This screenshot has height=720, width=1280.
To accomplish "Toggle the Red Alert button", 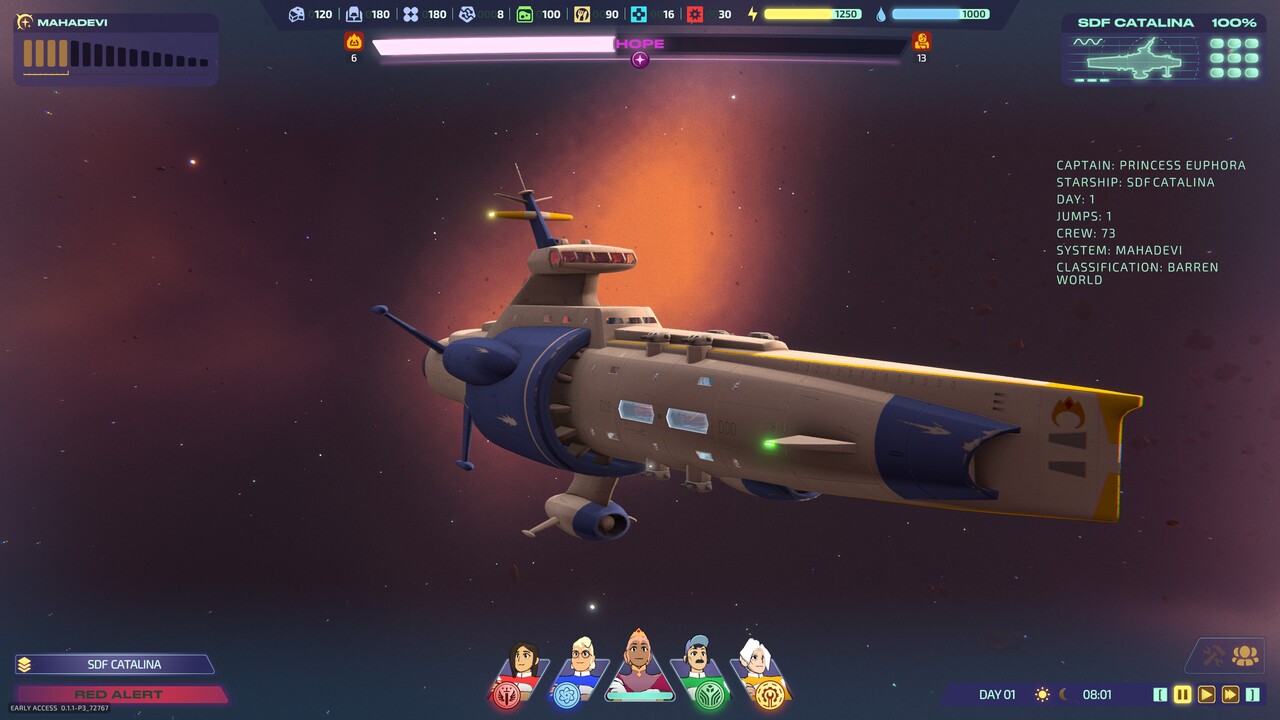I will [x=120, y=694].
